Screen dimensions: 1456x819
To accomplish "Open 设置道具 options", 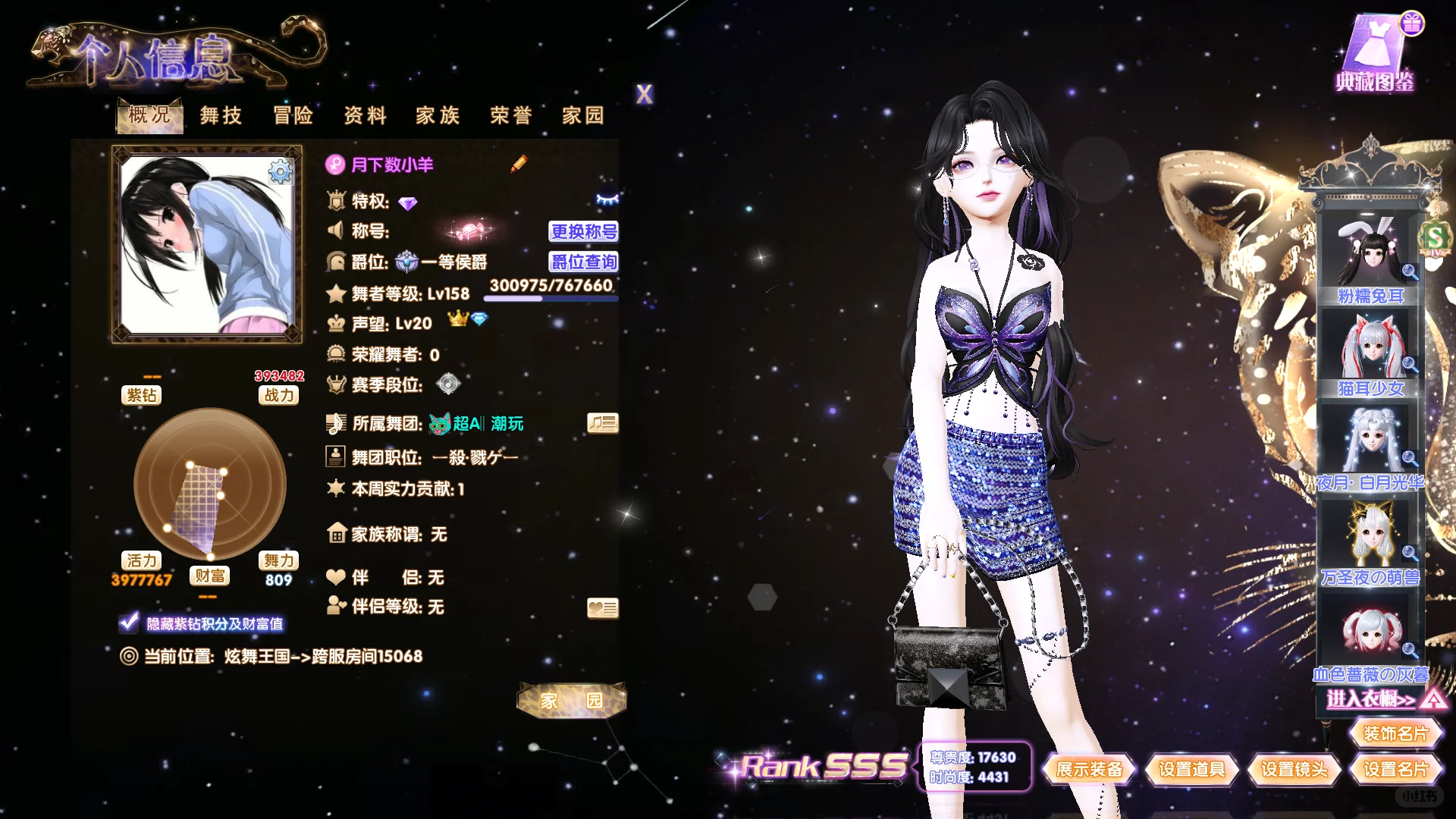I will pyautogui.click(x=1191, y=770).
